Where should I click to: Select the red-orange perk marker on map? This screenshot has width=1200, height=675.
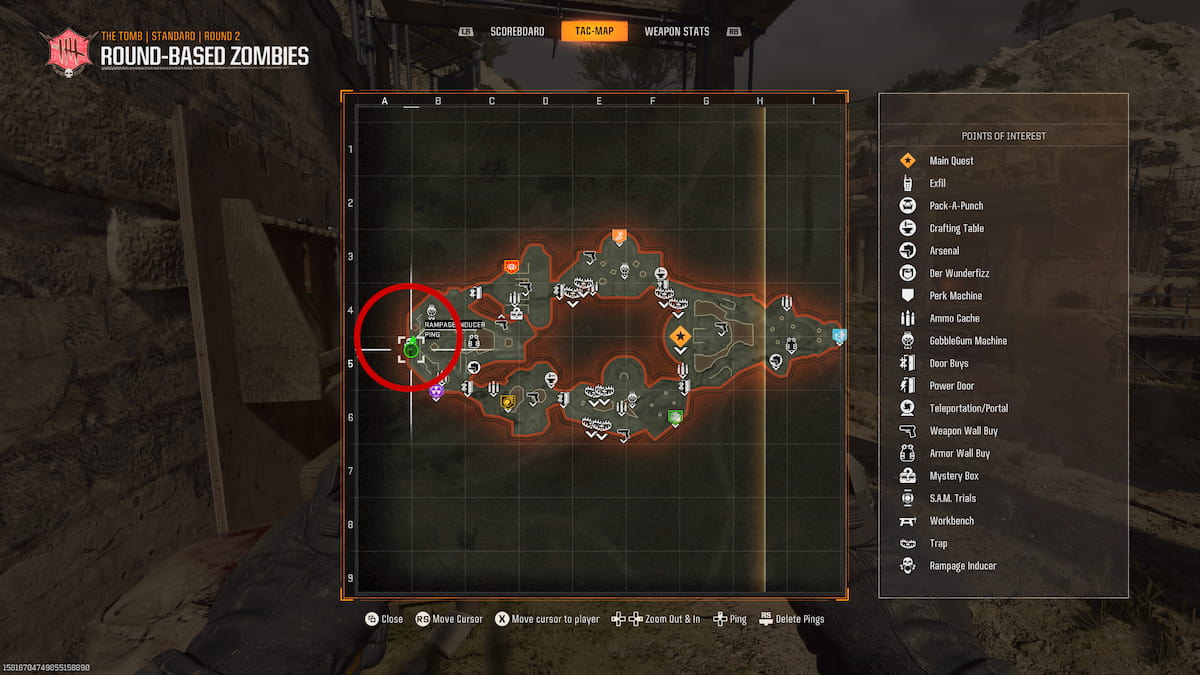[x=511, y=267]
